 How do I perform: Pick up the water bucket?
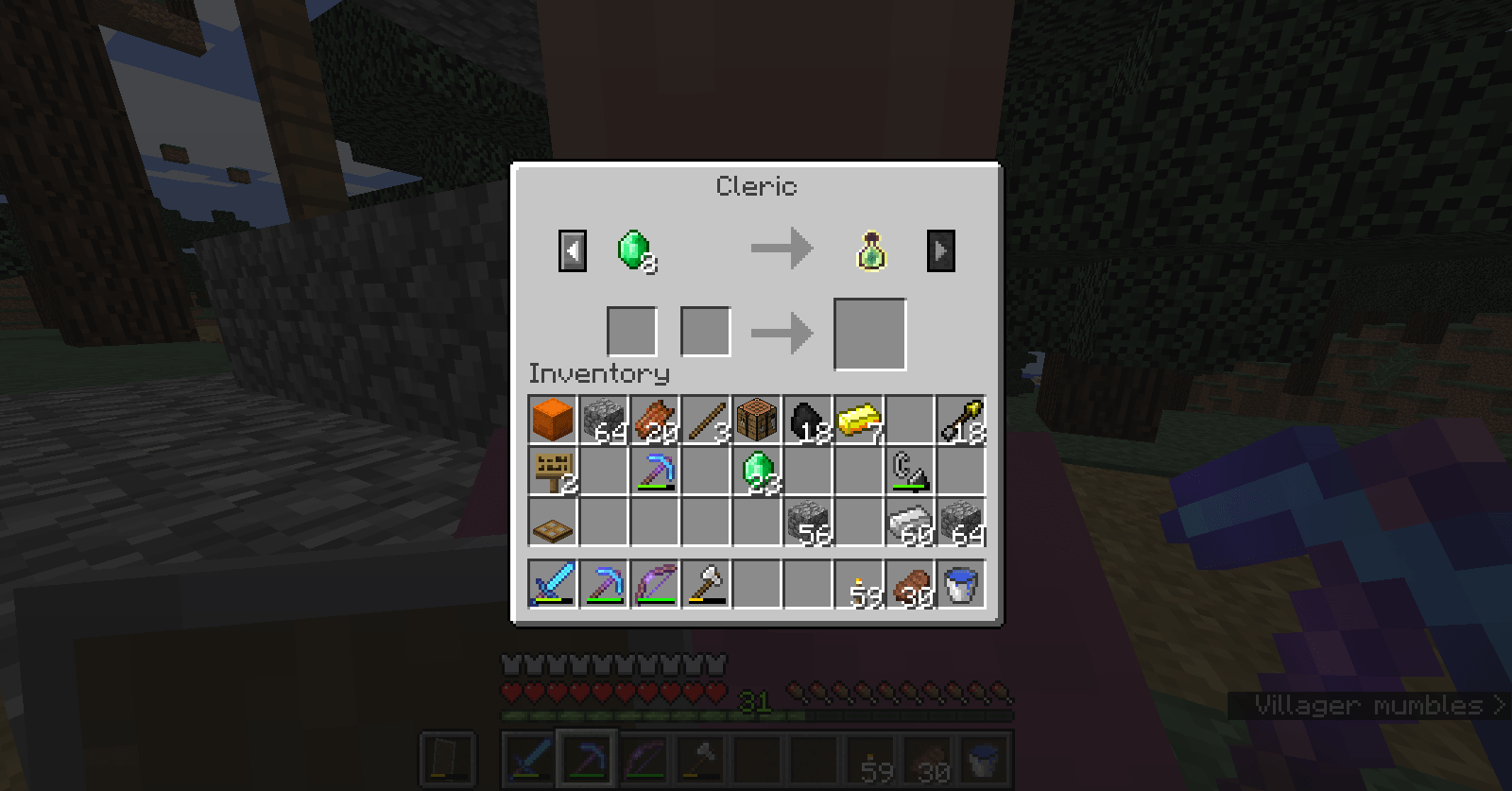pos(961,583)
